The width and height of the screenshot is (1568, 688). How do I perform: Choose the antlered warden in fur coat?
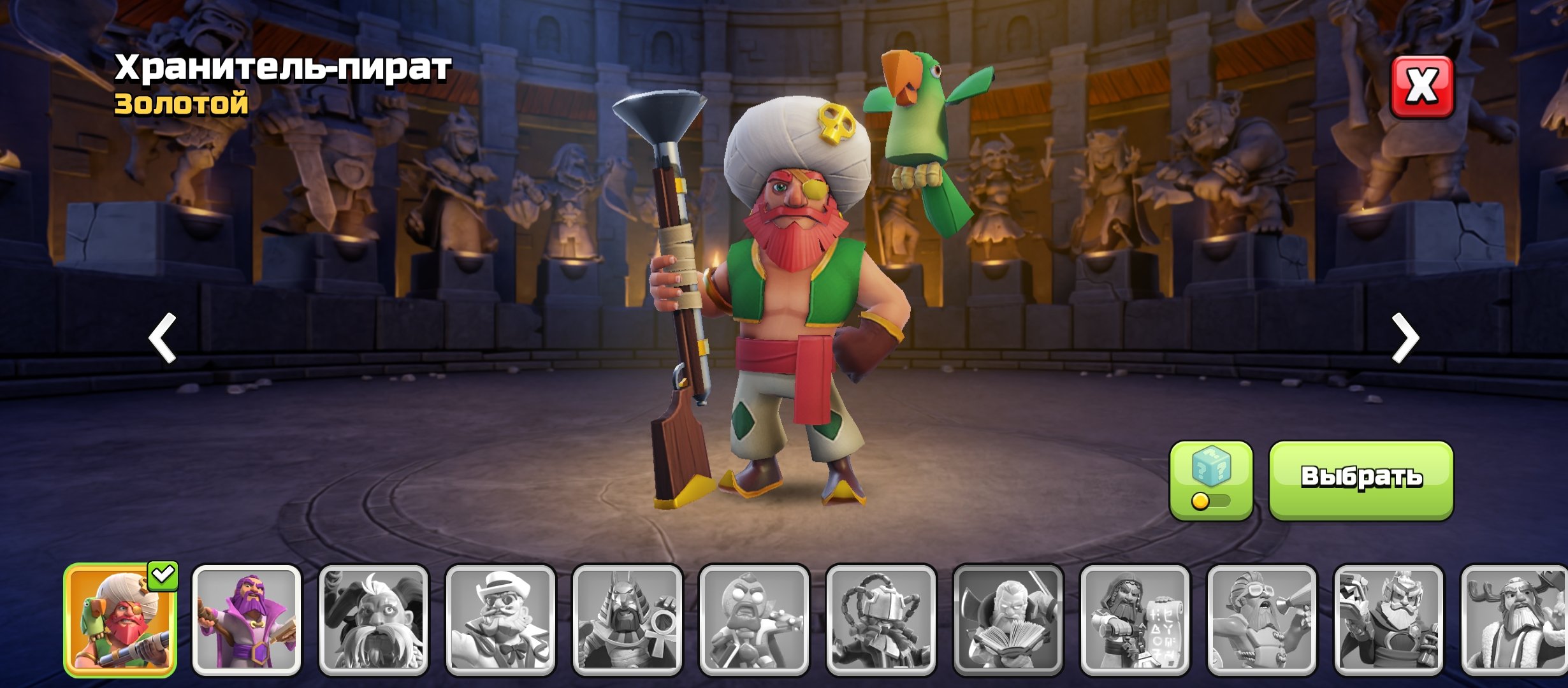click(1514, 620)
